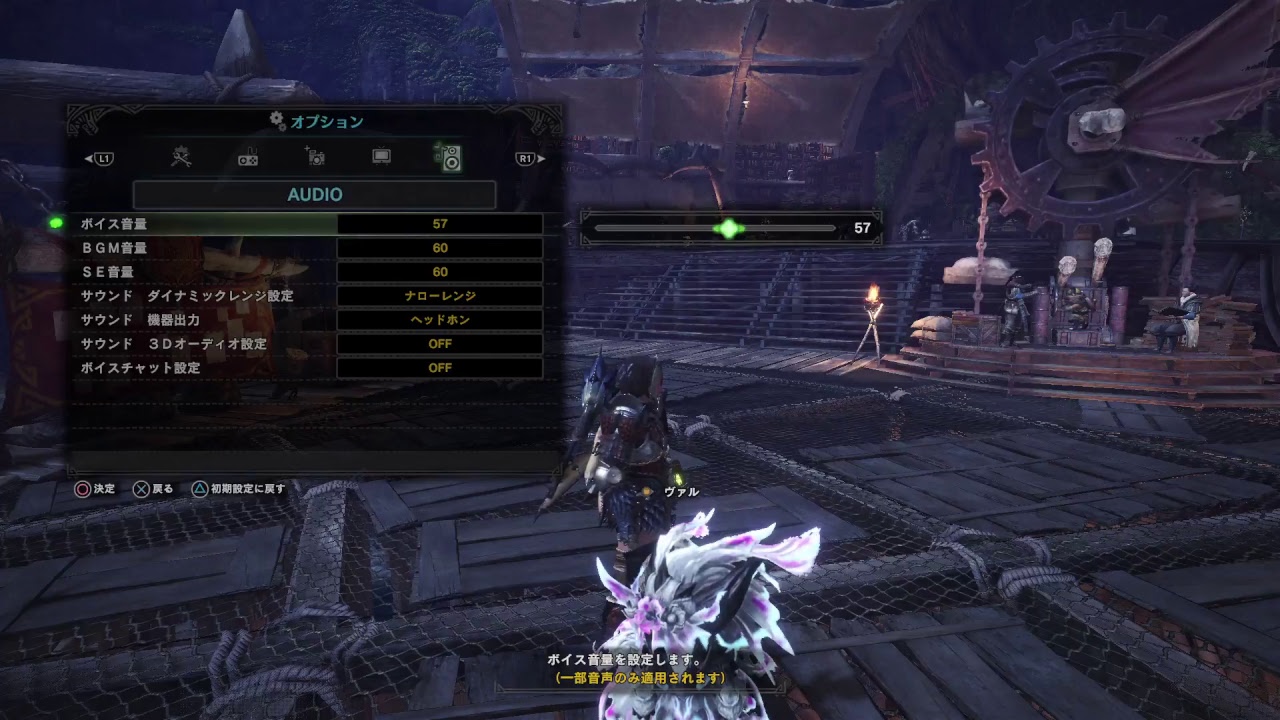Switch to the AUDIO settings tab
The height and width of the screenshot is (720, 1280).
[x=314, y=194]
